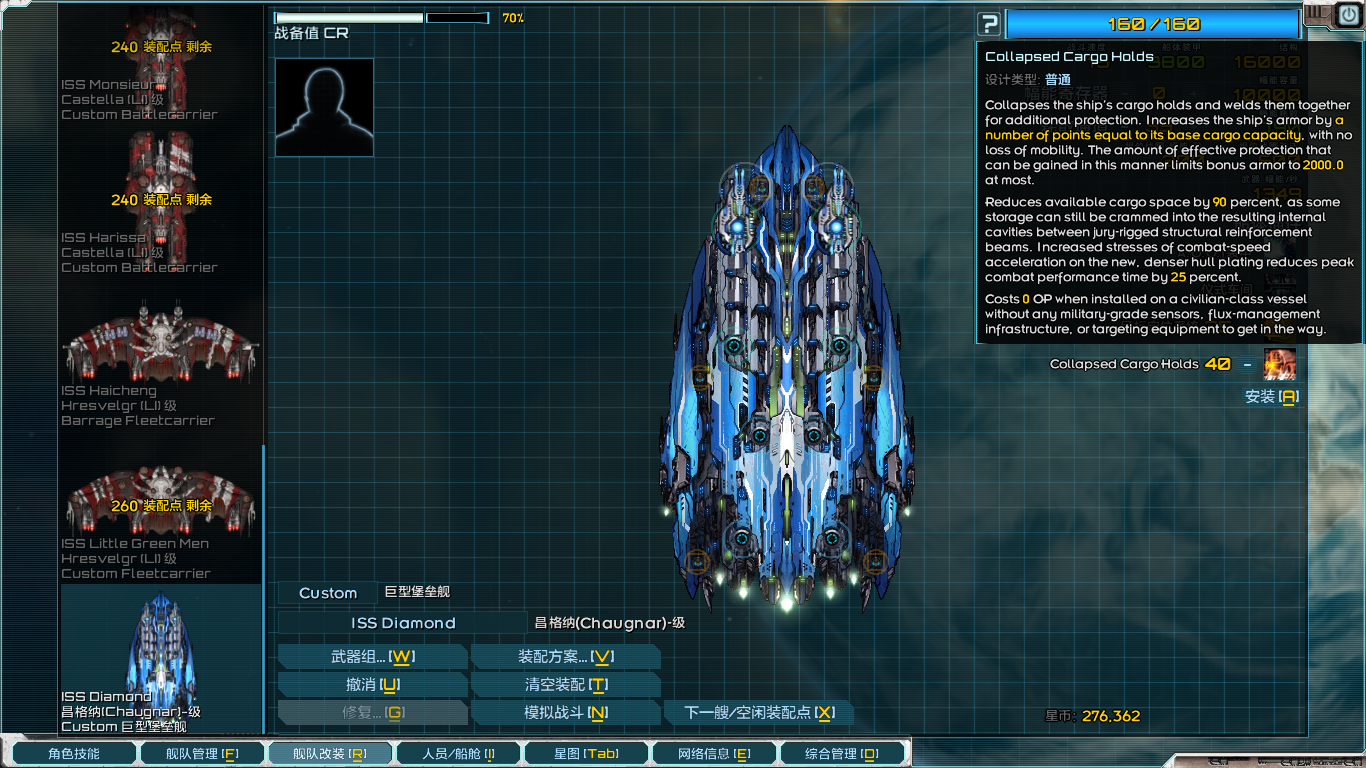
Task: Open the 舰队管理 [F] fleet management tab
Action: 202,753
